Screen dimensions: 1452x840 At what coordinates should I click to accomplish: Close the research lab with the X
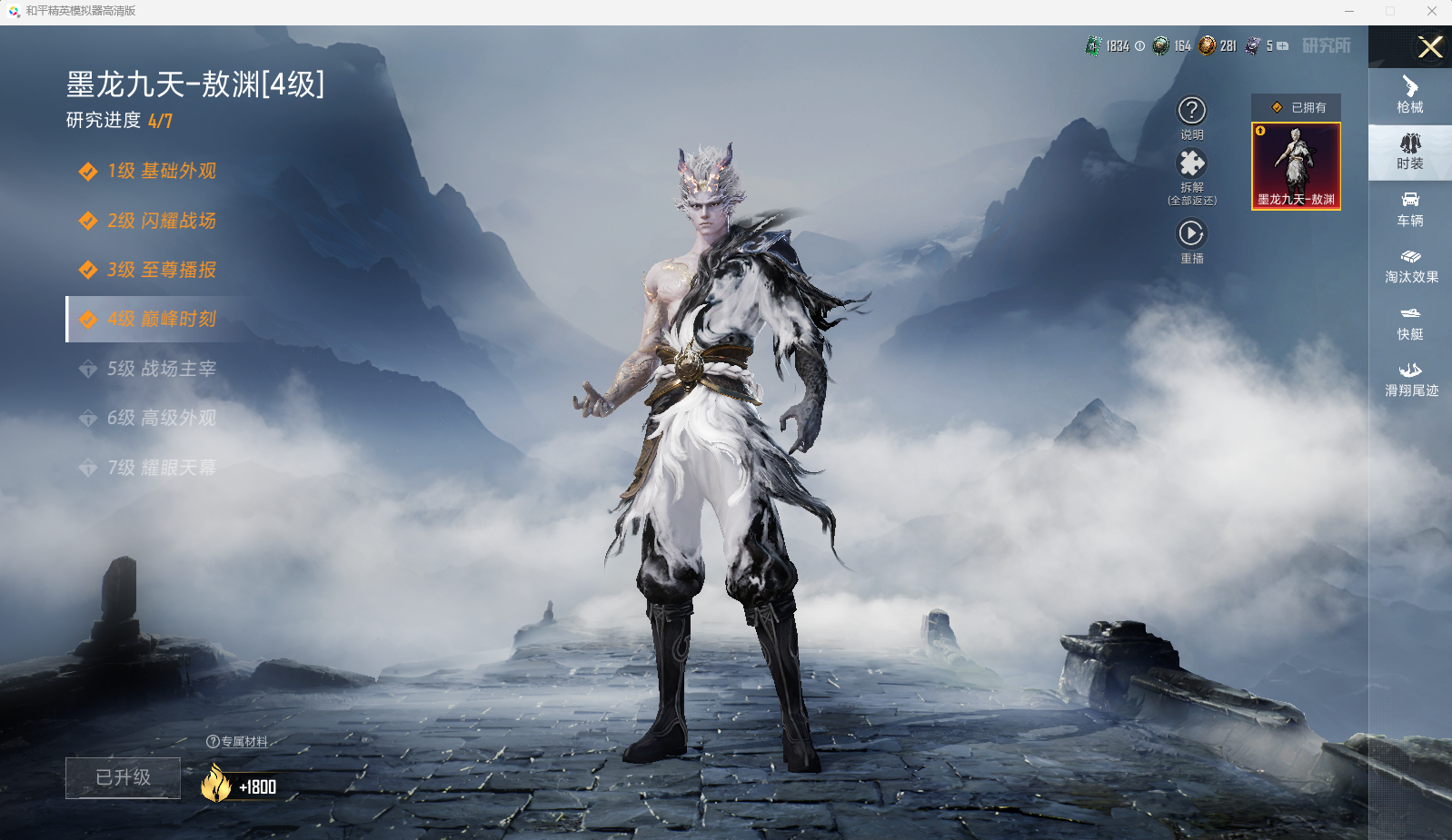coord(1430,47)
